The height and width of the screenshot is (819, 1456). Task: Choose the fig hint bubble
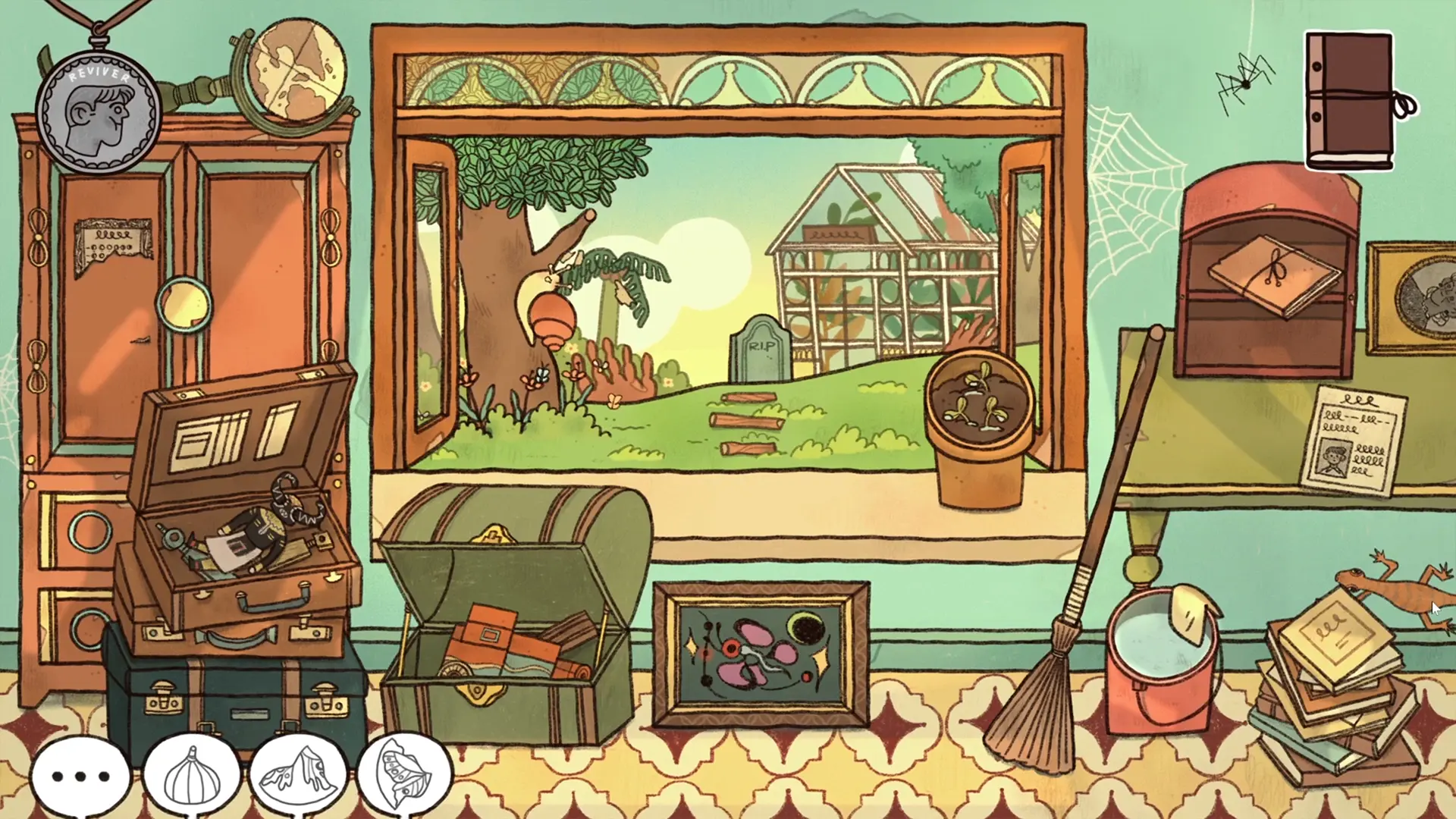point(191,776)
